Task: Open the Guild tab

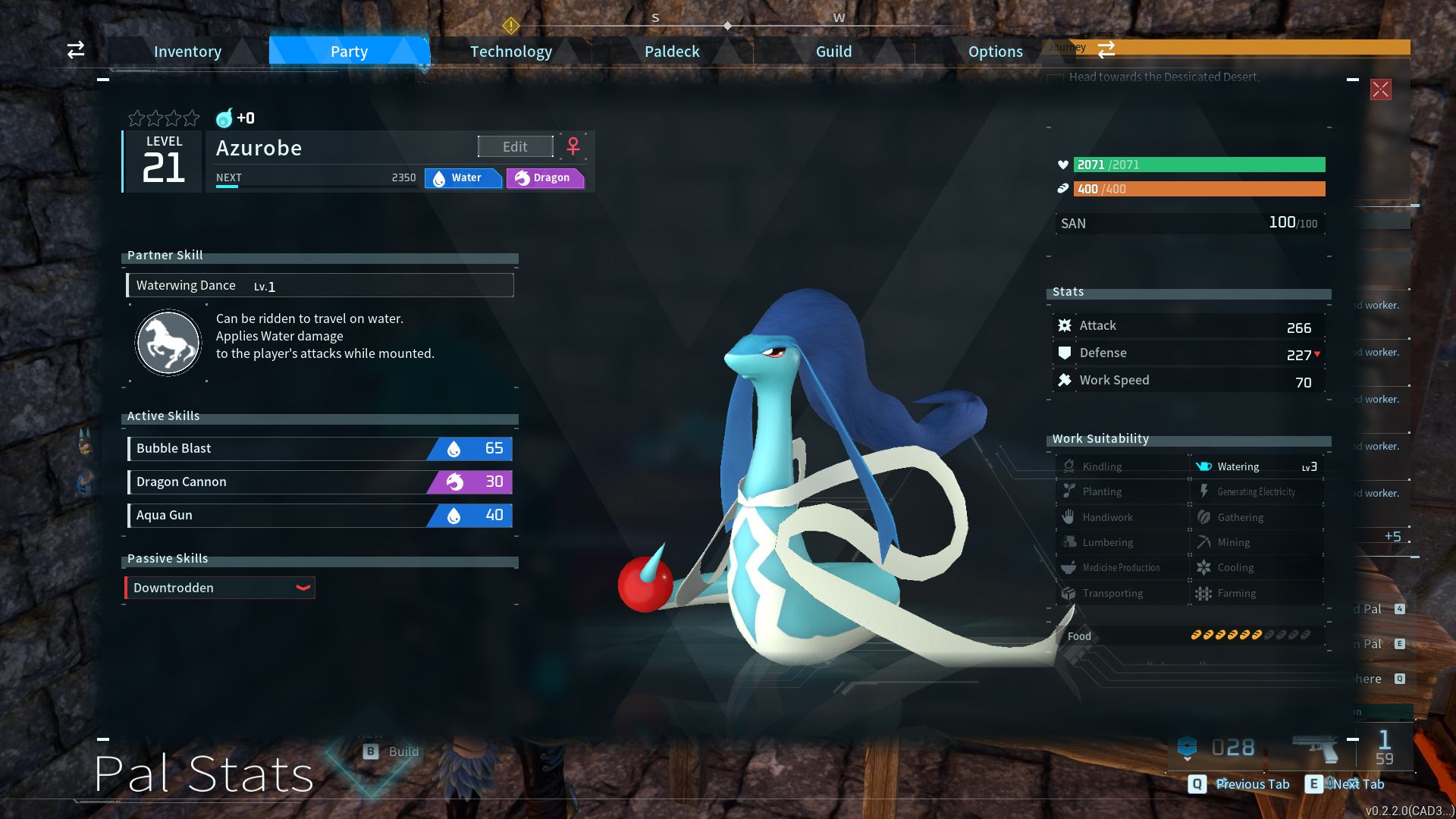Action: coord(833,52)
